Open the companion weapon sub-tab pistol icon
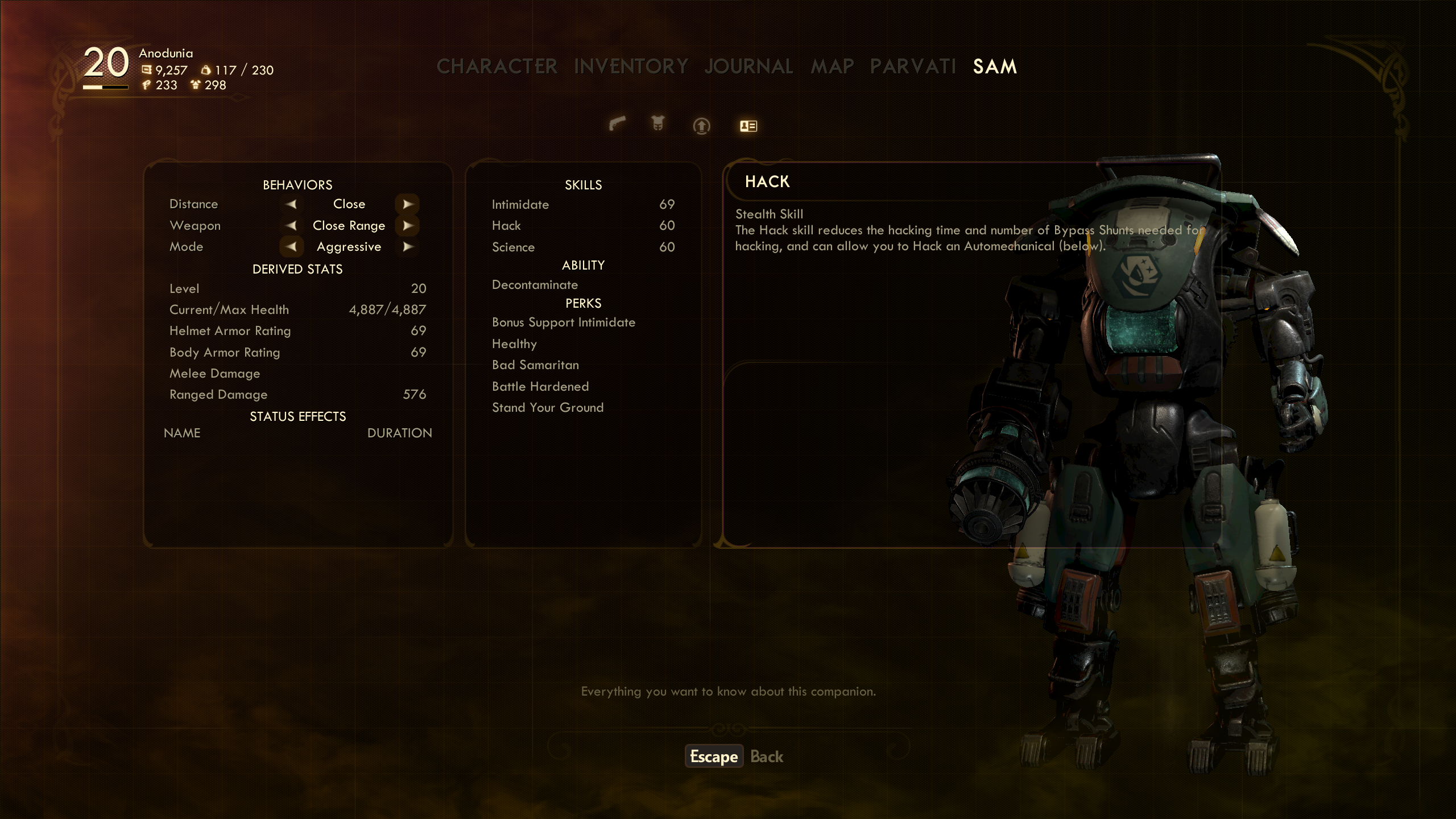 (617, 123)
